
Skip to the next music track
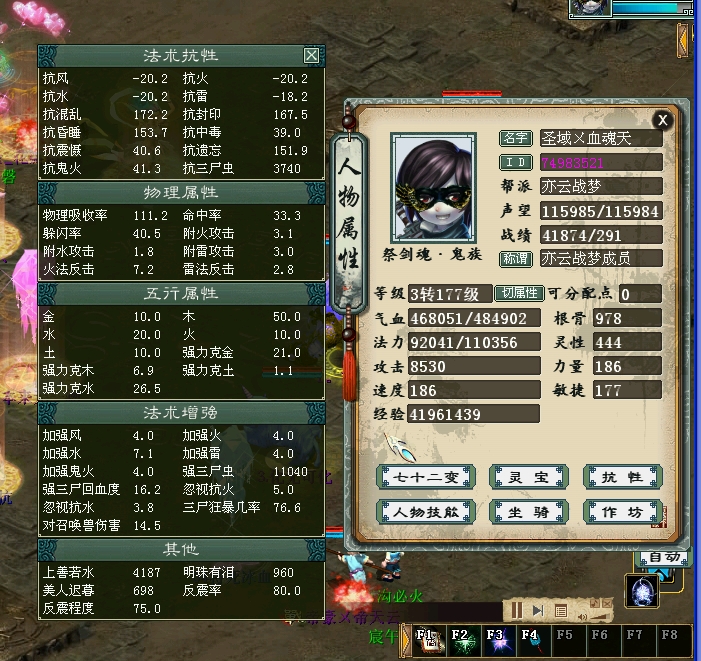(538, 610)
